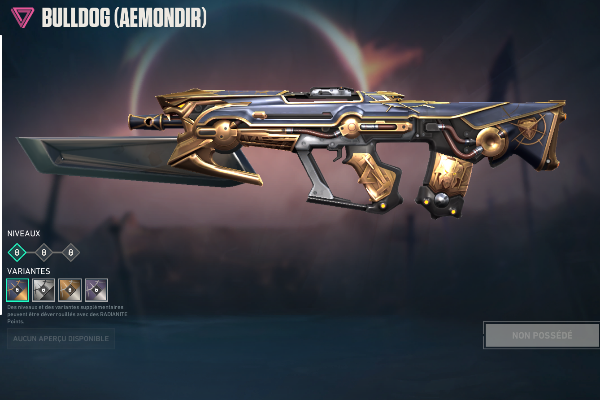Select the navy and gold variant swatch
This screenshot has height=400, width=600.
17,289
